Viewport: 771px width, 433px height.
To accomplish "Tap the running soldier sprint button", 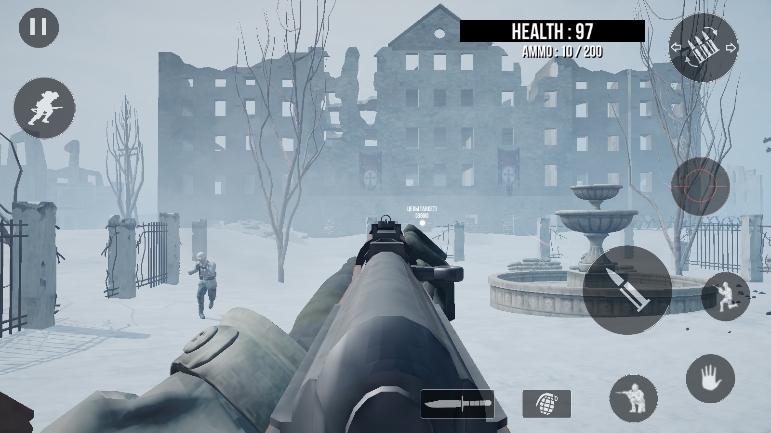I will coord(44,107).
